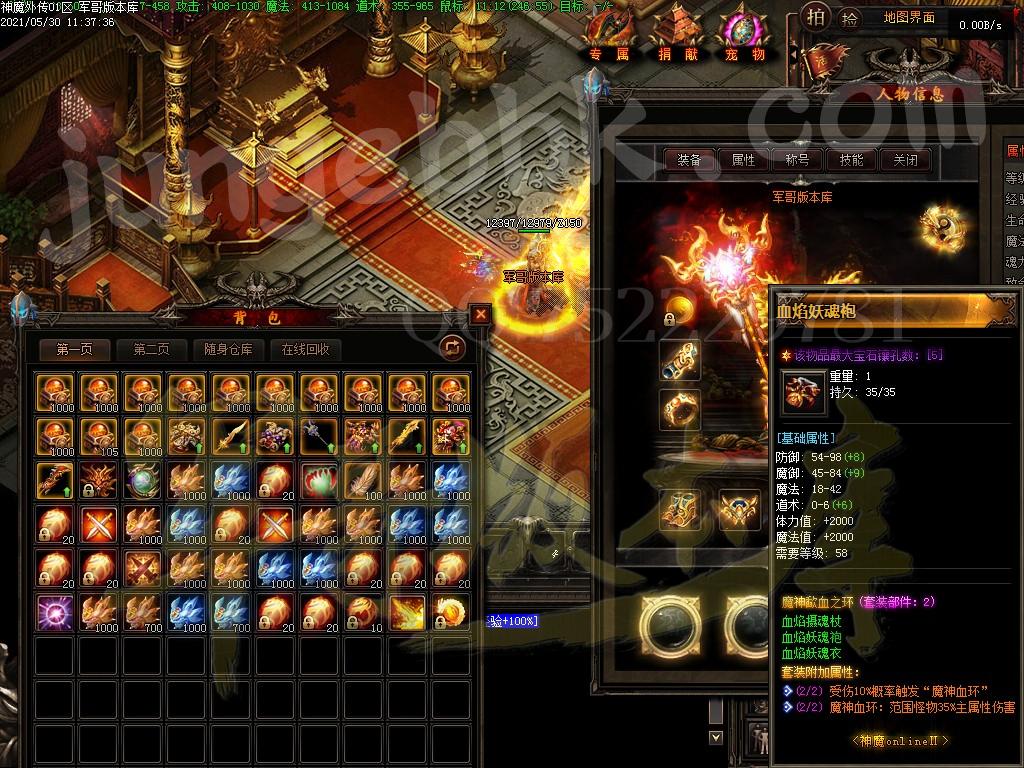1024x768 pixels.
Task: Click the backpack sort/refresh round button
Action: tap(452, 347)
